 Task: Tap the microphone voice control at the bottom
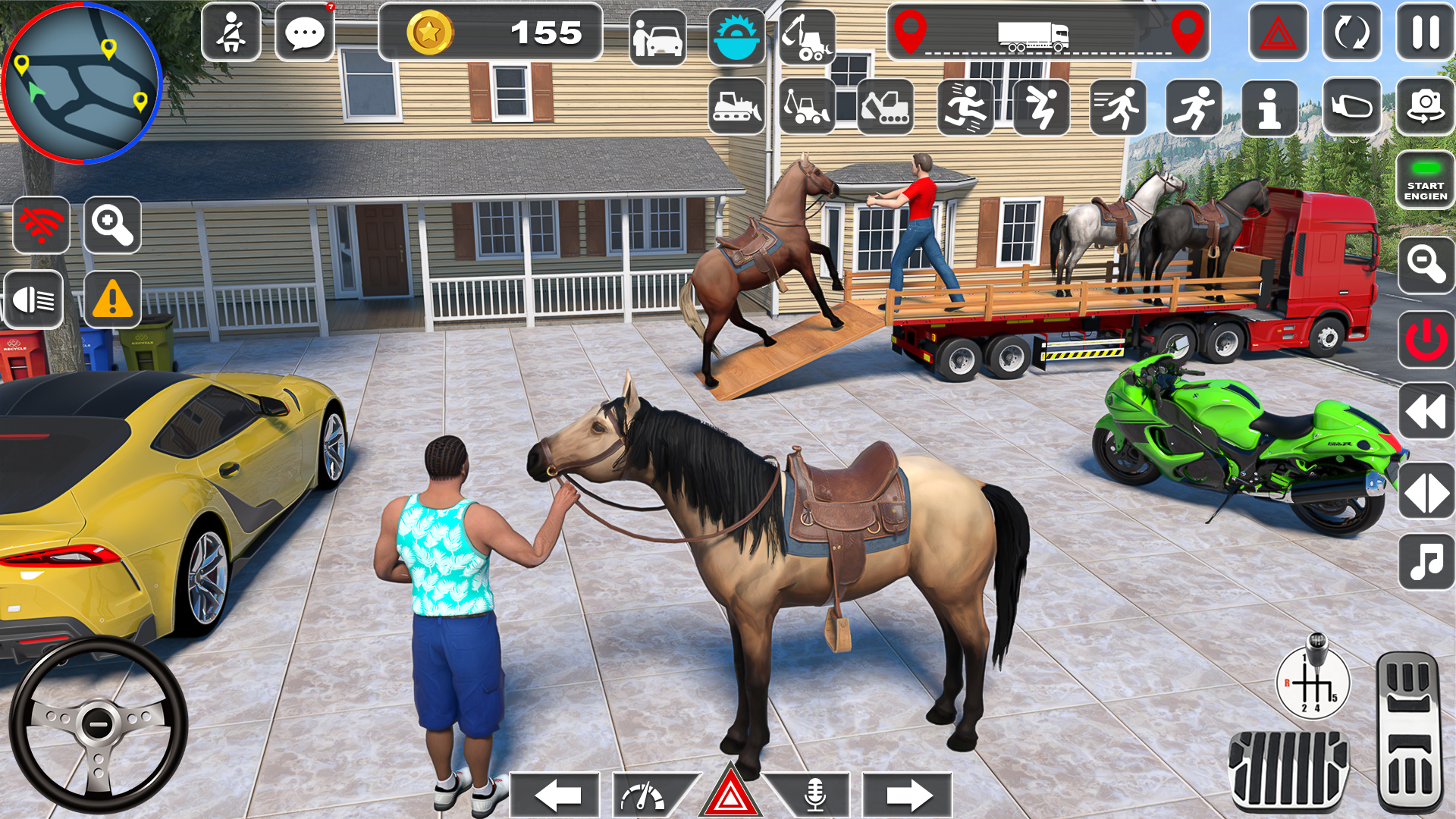(815, 795)
